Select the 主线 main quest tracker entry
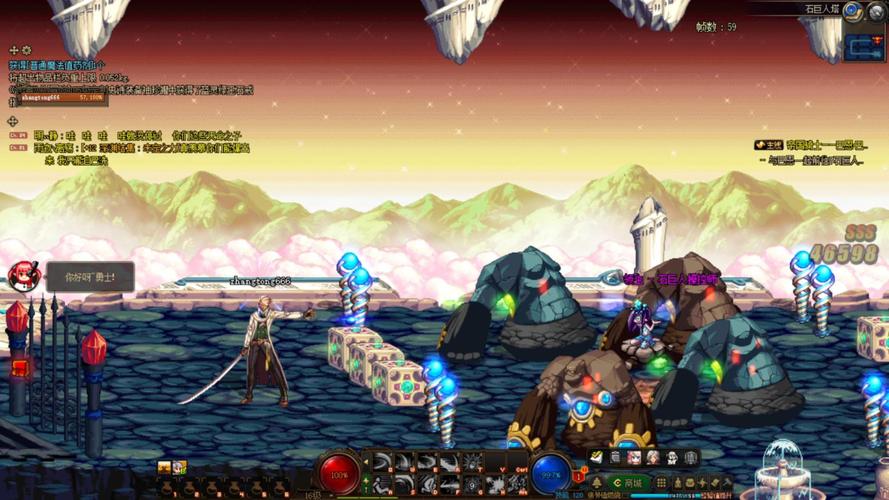The width and height of the screenshot is (889, 500). (x=769, y=145)
